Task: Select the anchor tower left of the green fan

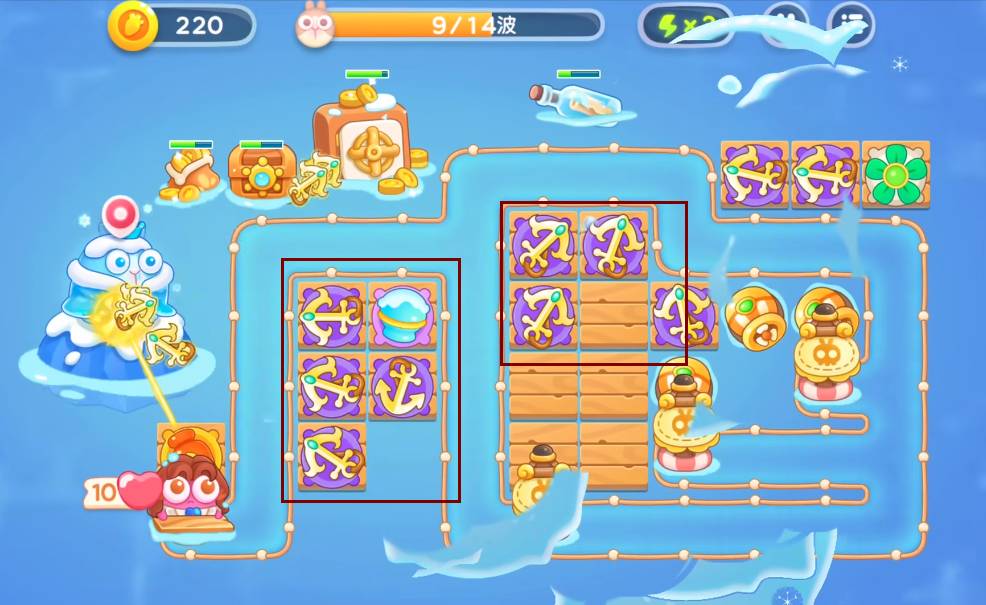Action: pos(825,173)
